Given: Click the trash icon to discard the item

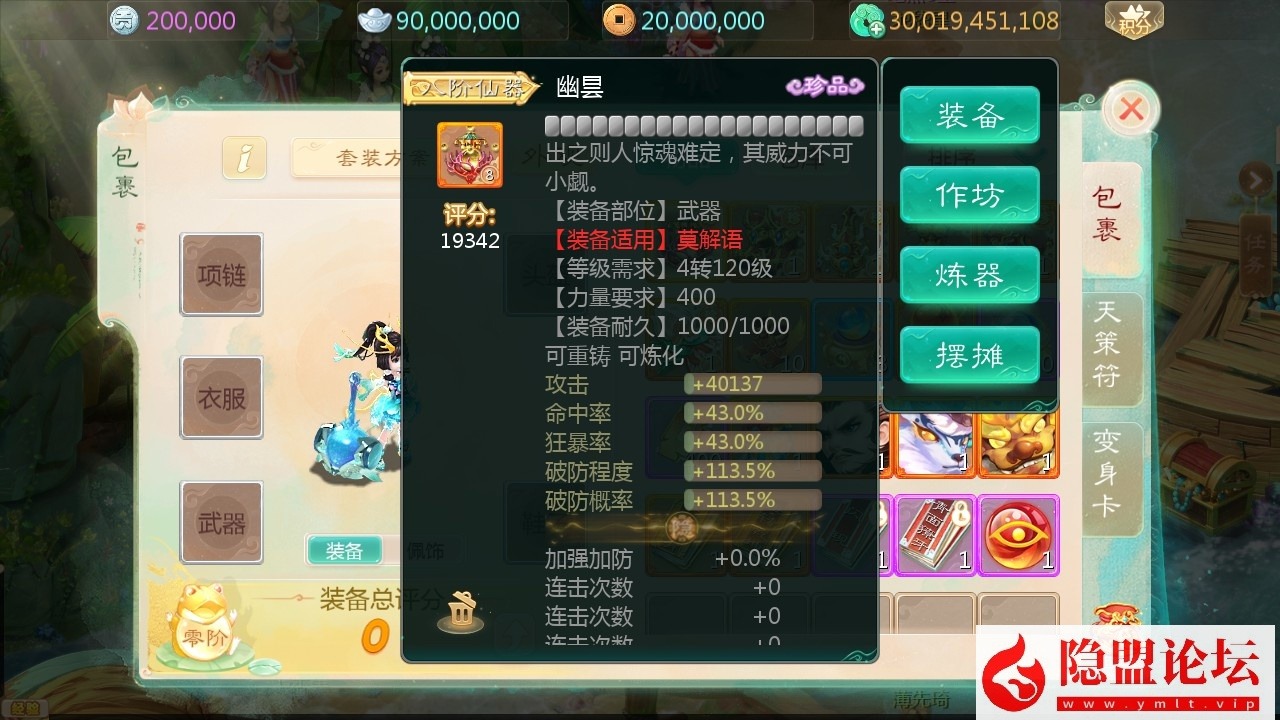Looking at the screenshot, I should [x=458, y=612].
